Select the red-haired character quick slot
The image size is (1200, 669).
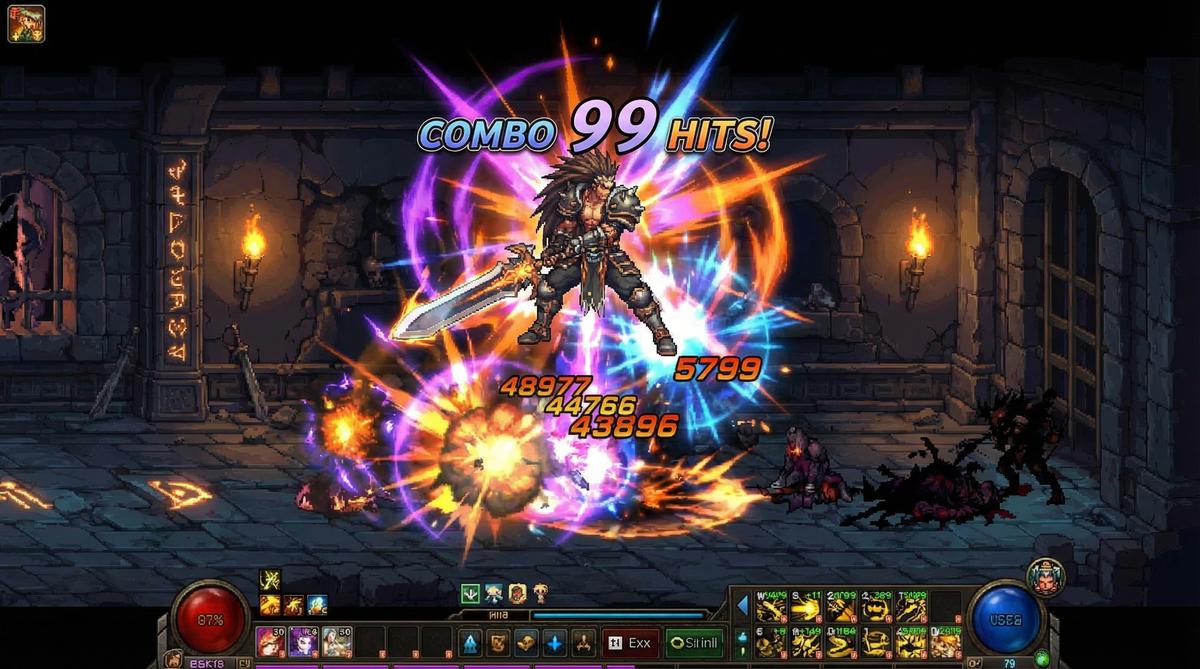point(271,641)
